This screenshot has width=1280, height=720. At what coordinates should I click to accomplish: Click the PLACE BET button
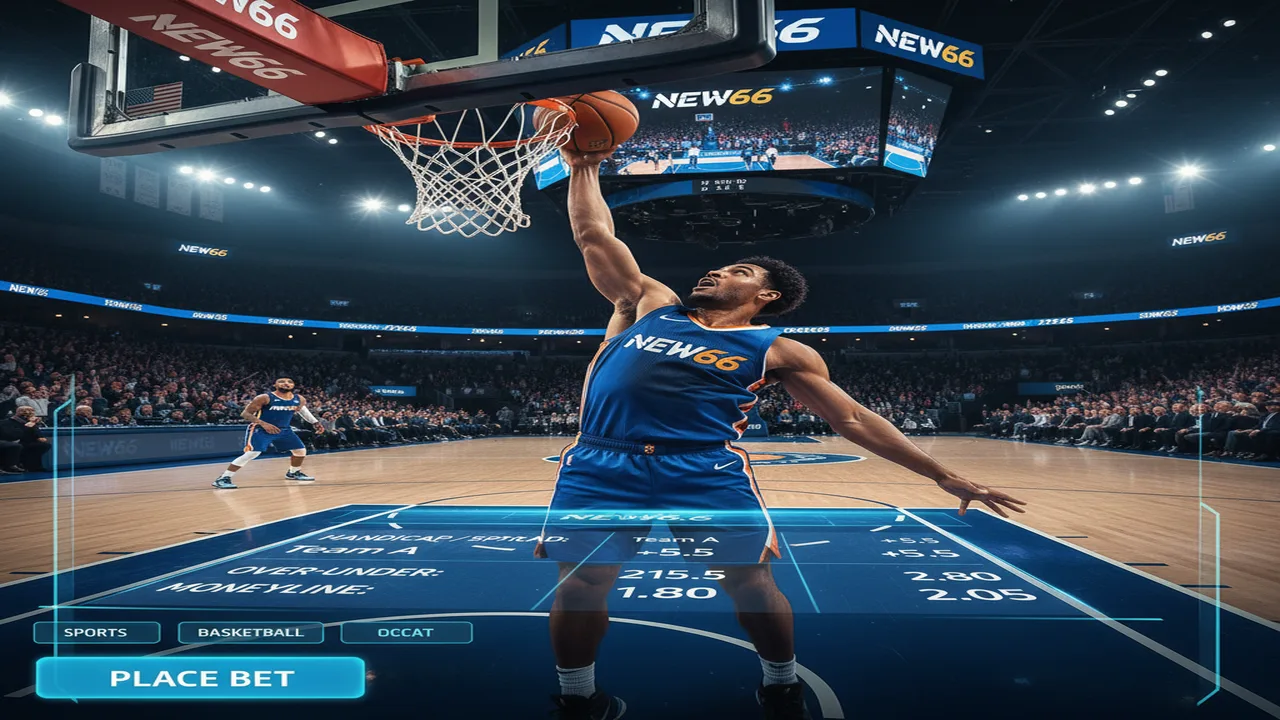pyautogui.click(x=200, y=678)
